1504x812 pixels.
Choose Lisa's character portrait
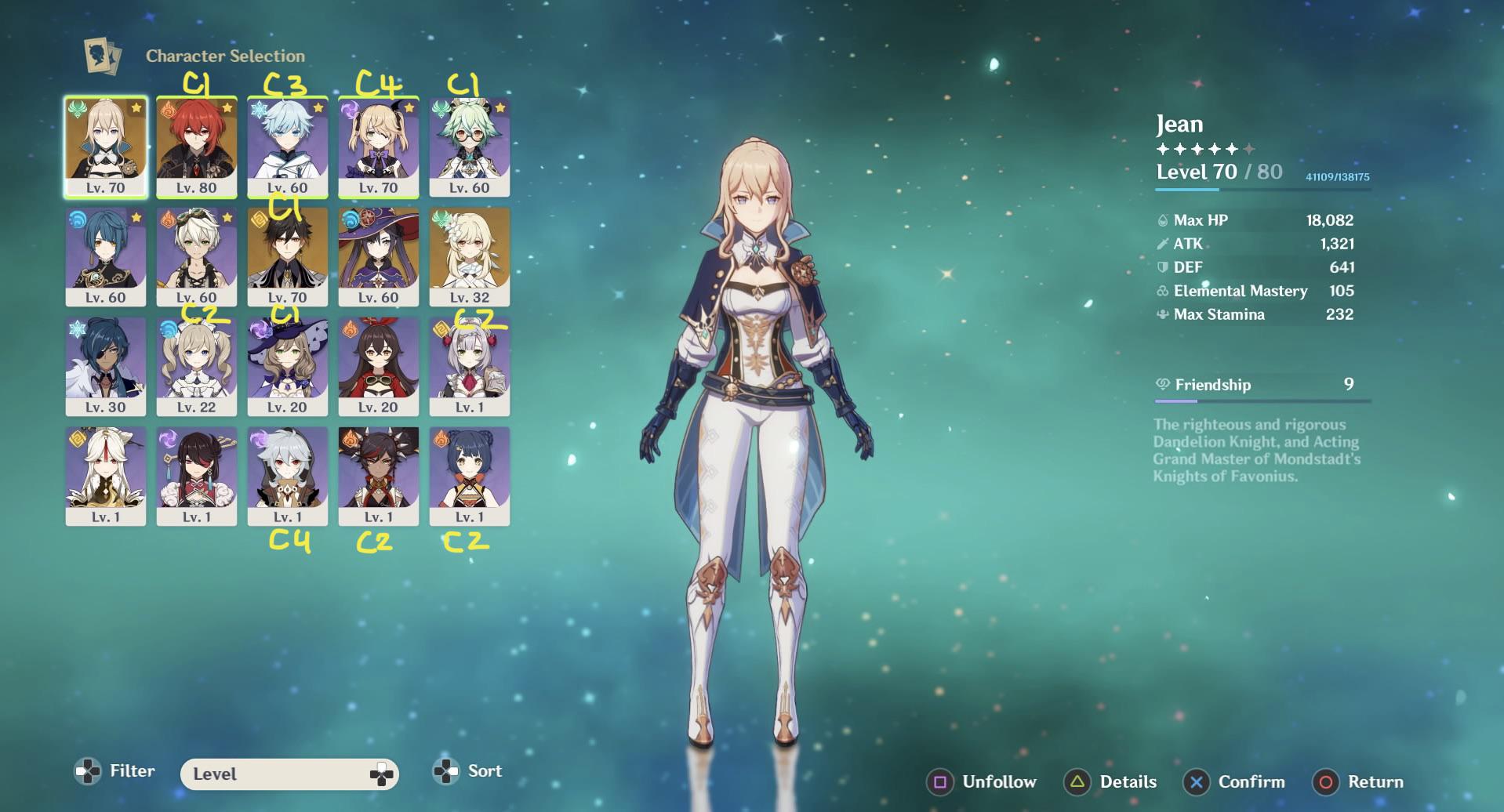[x=287, y=366]
